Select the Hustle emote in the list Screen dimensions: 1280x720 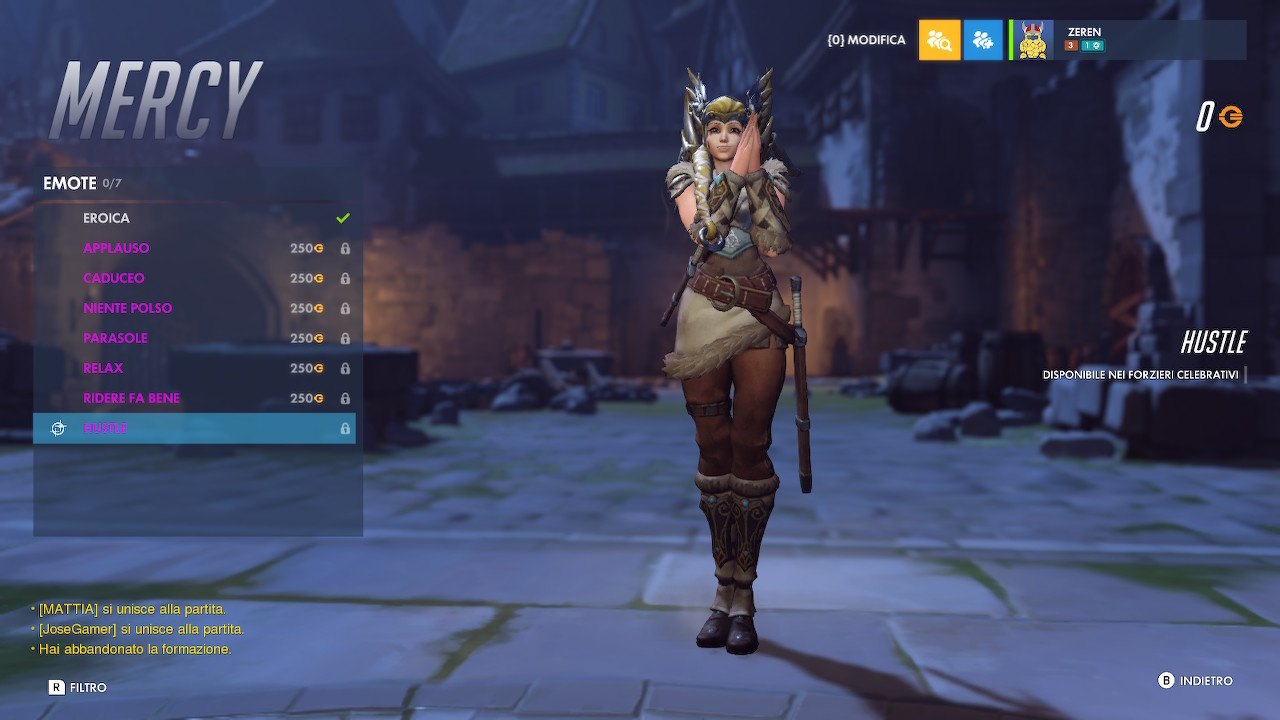coord(150,428)
